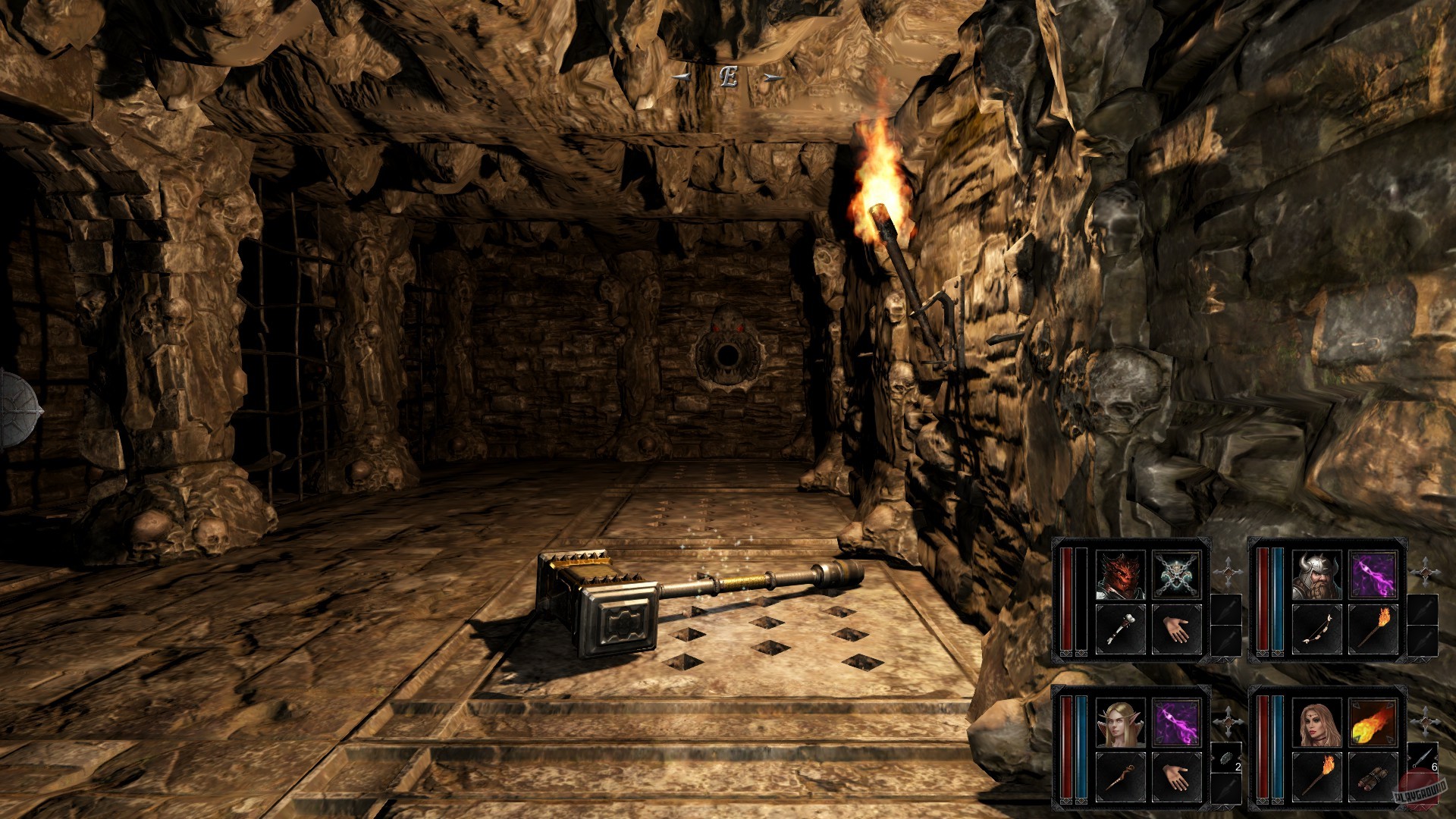Viewport: 1456px width, 819px height.
Task: Click the chained-spirit spell icon beside dragon portrait
Action: tap(1177, 573)
